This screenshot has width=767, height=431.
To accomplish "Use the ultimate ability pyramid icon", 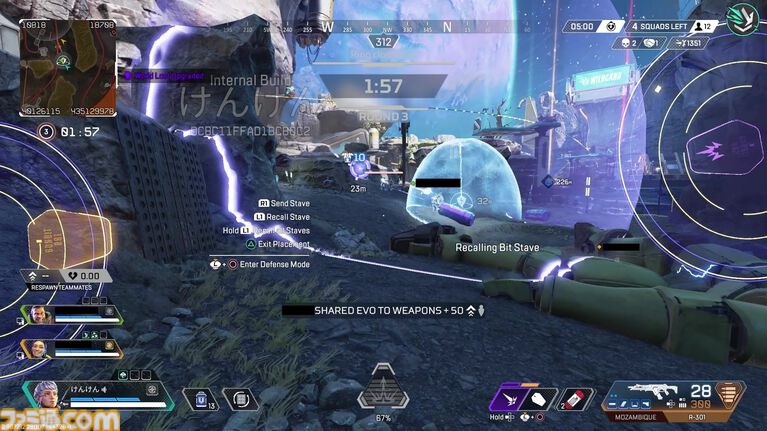I will pos(383,389).
